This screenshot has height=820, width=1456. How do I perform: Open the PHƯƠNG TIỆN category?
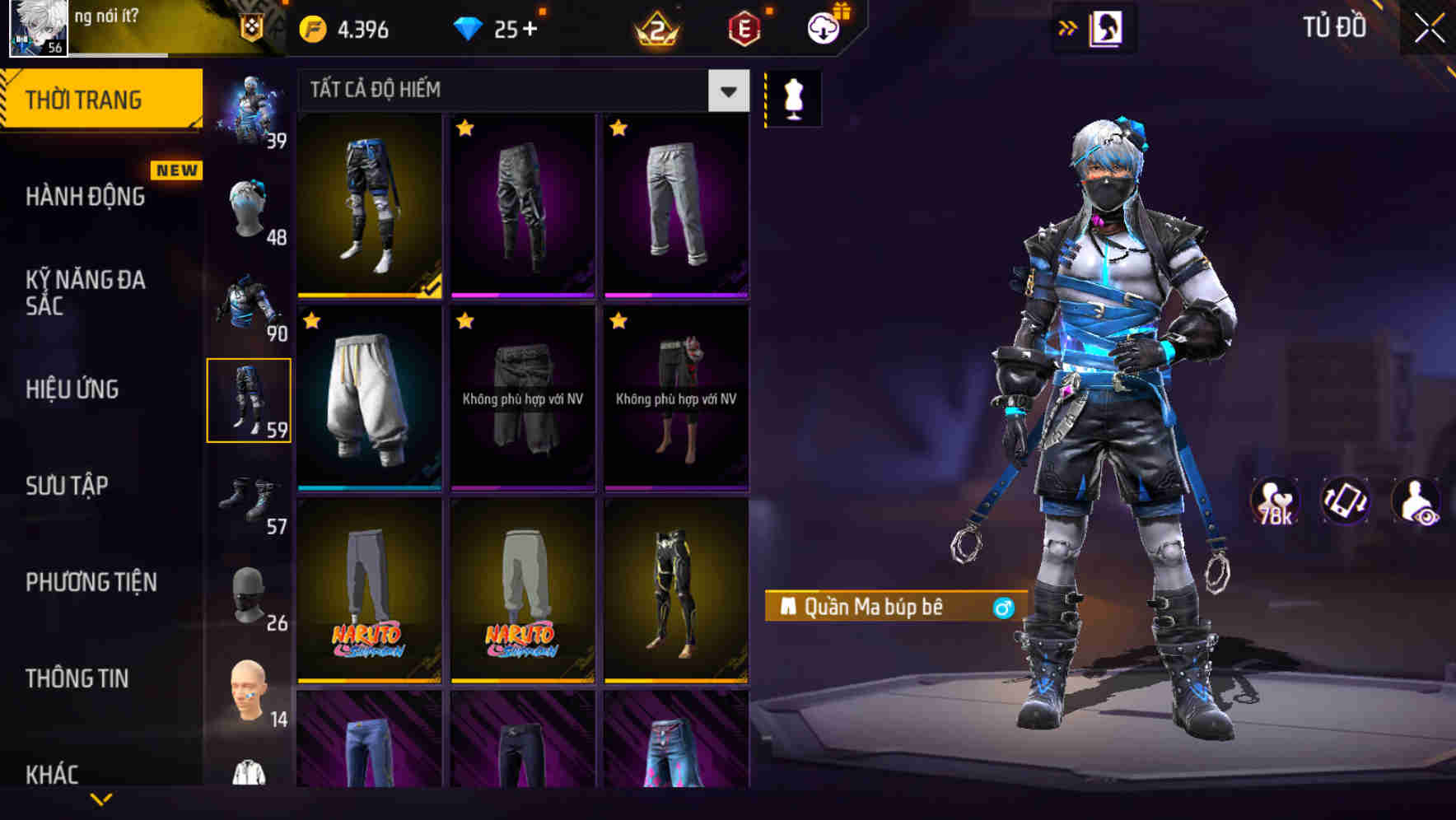coord(88,581)
